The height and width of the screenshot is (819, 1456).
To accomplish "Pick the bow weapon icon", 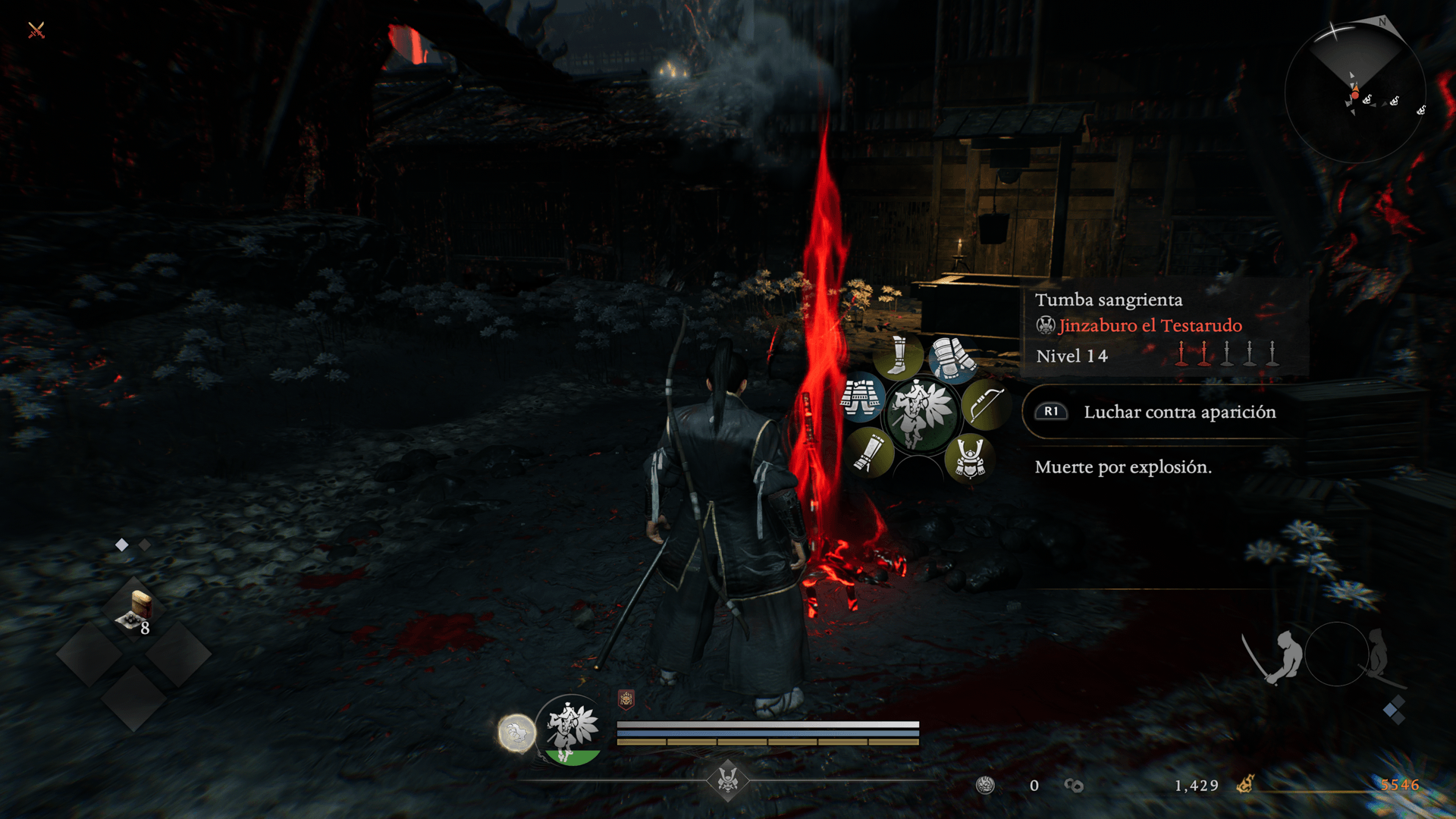I will pyautogui.click(x=985, y=405).
